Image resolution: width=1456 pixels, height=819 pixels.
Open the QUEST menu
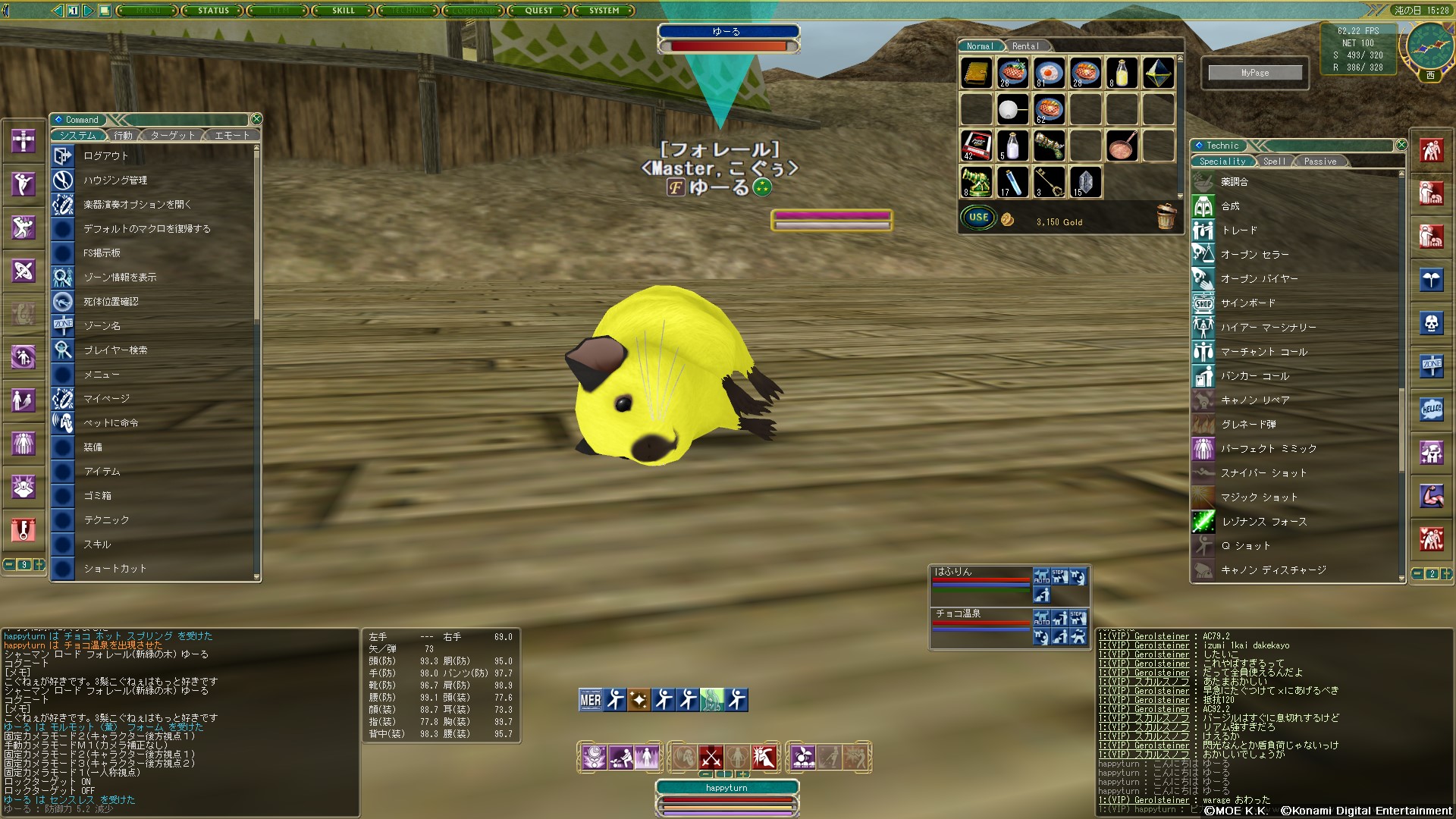538,11
